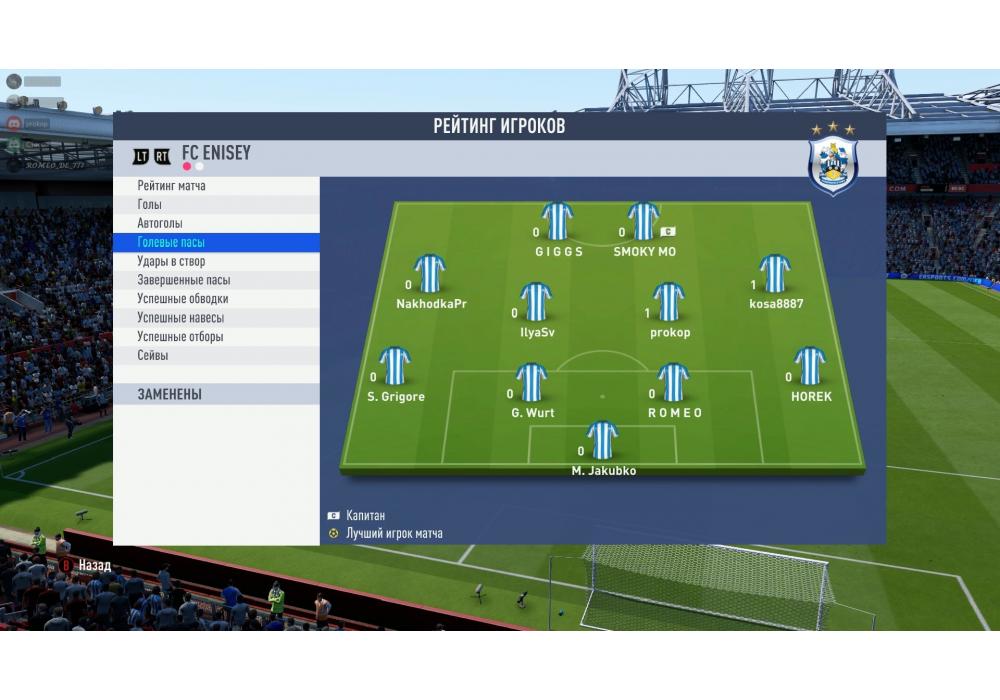Select the Рейтинг матча stat row
1000x700 pixels.
(x=172, y=186)
